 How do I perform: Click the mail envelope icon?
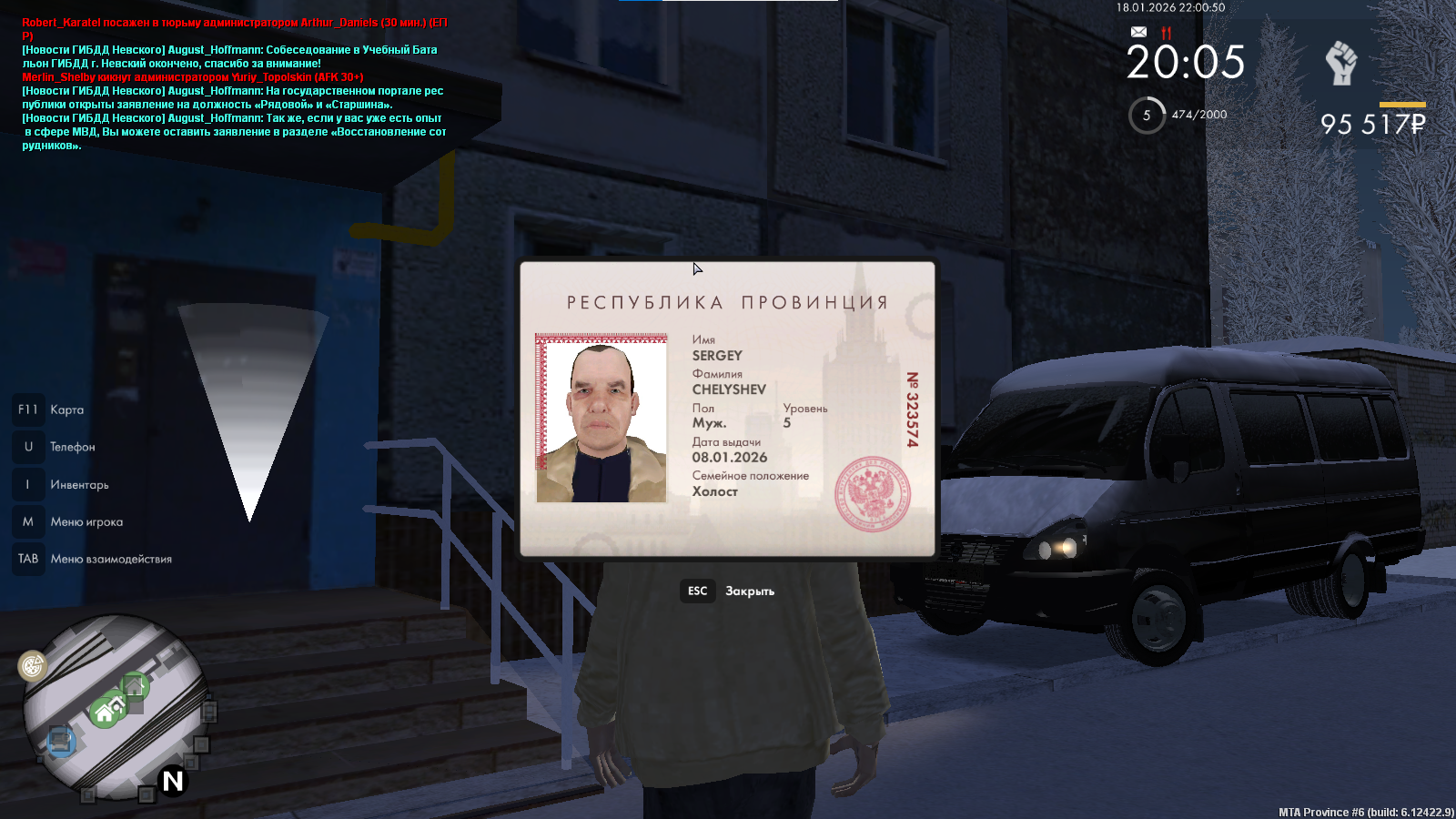pyautogui.click(x=1138, y=32)
